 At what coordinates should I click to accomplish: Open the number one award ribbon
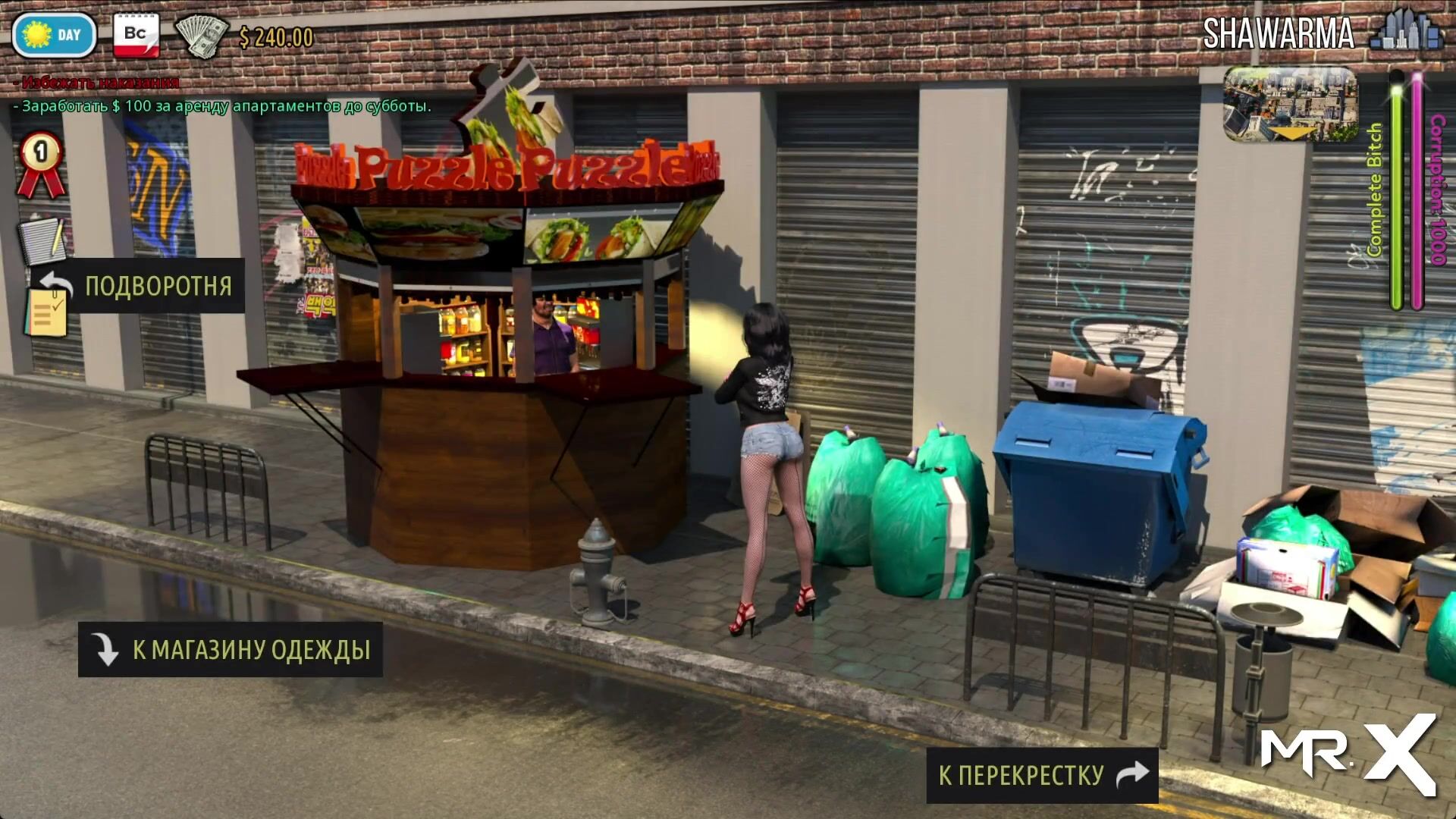[x=41, y=164]
